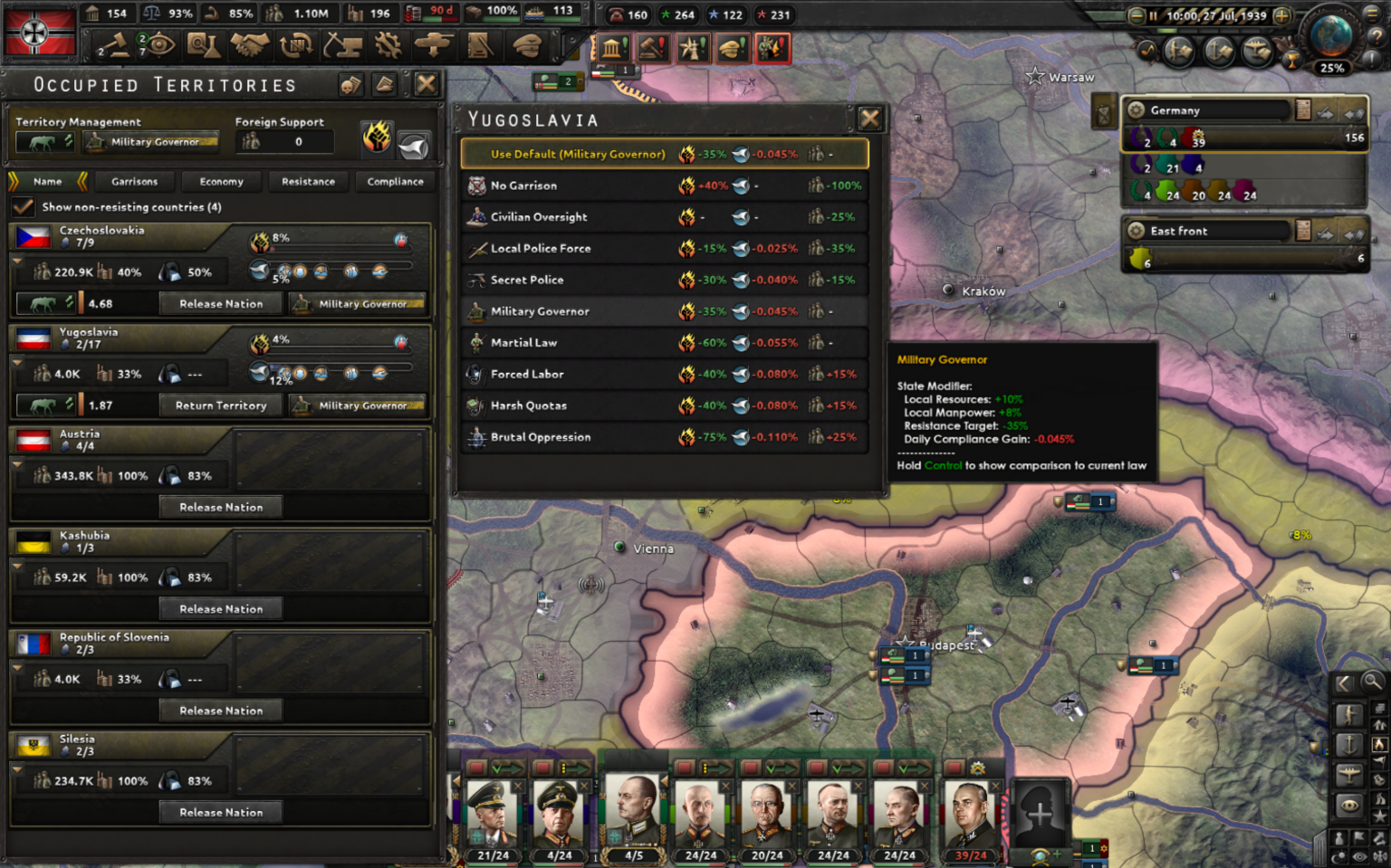Open Military Governor dropdown for Czechoslovakia
This screenshot has height=868, width=1391.
coord(358,303)
